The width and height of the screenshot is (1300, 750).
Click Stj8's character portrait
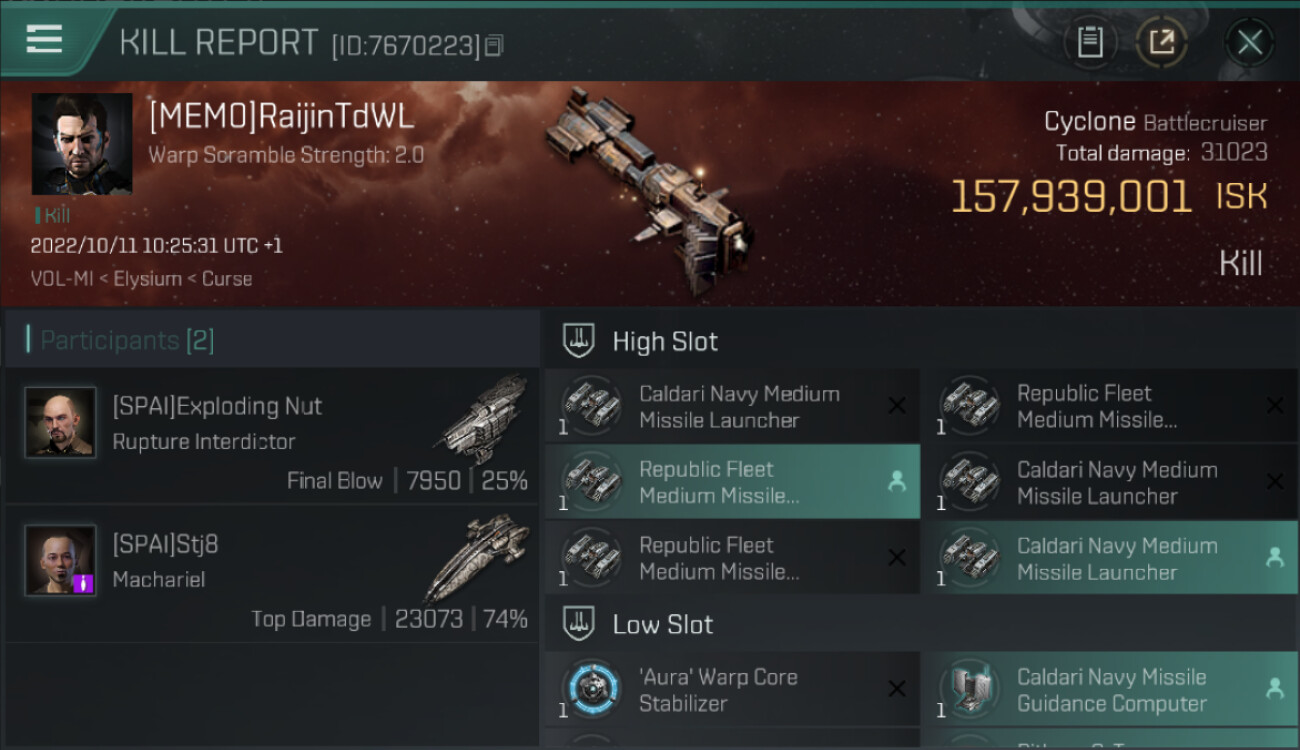pyautogui.click(x=61, y=560)
